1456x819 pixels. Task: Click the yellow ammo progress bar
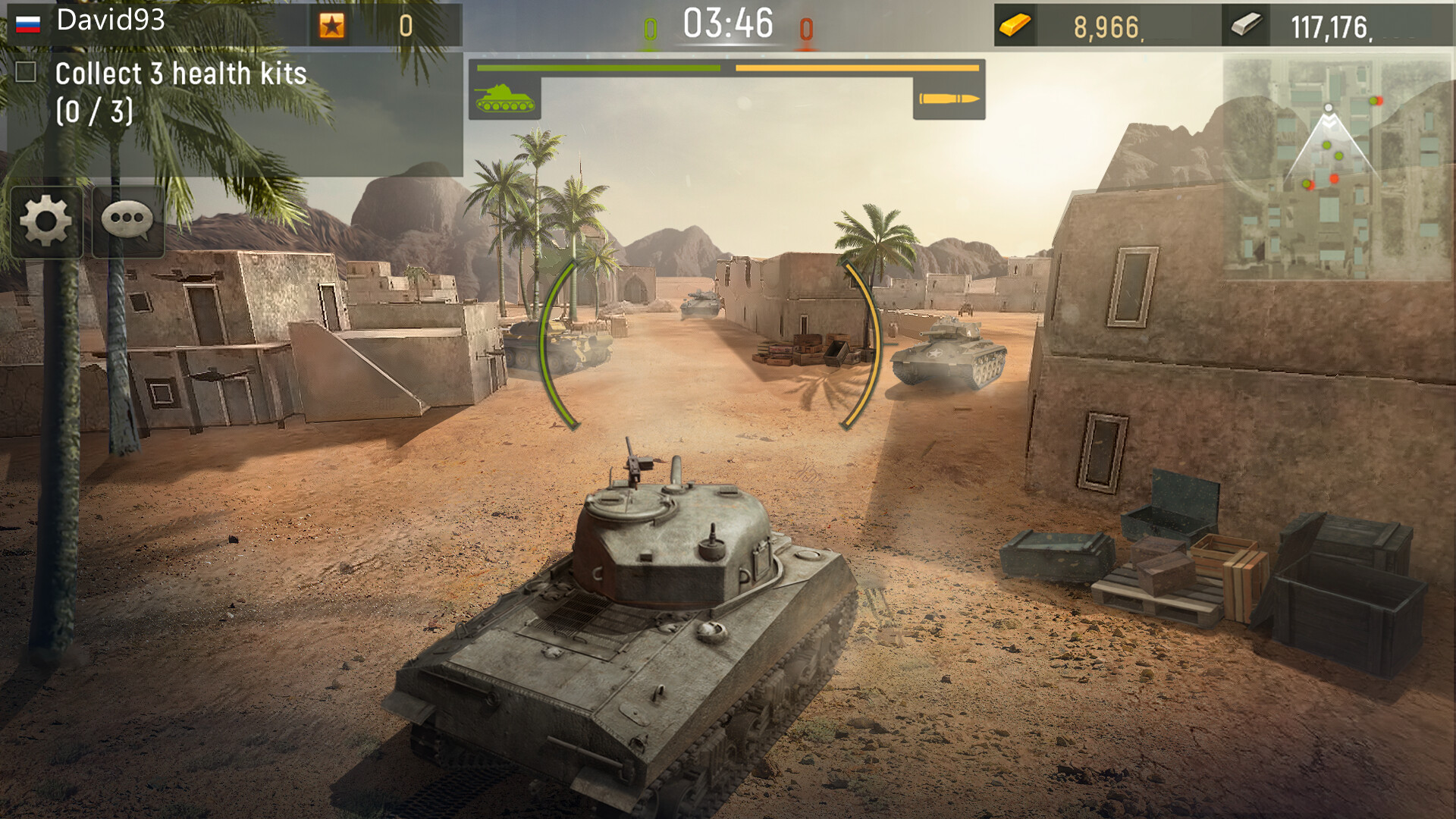point(855,67)
